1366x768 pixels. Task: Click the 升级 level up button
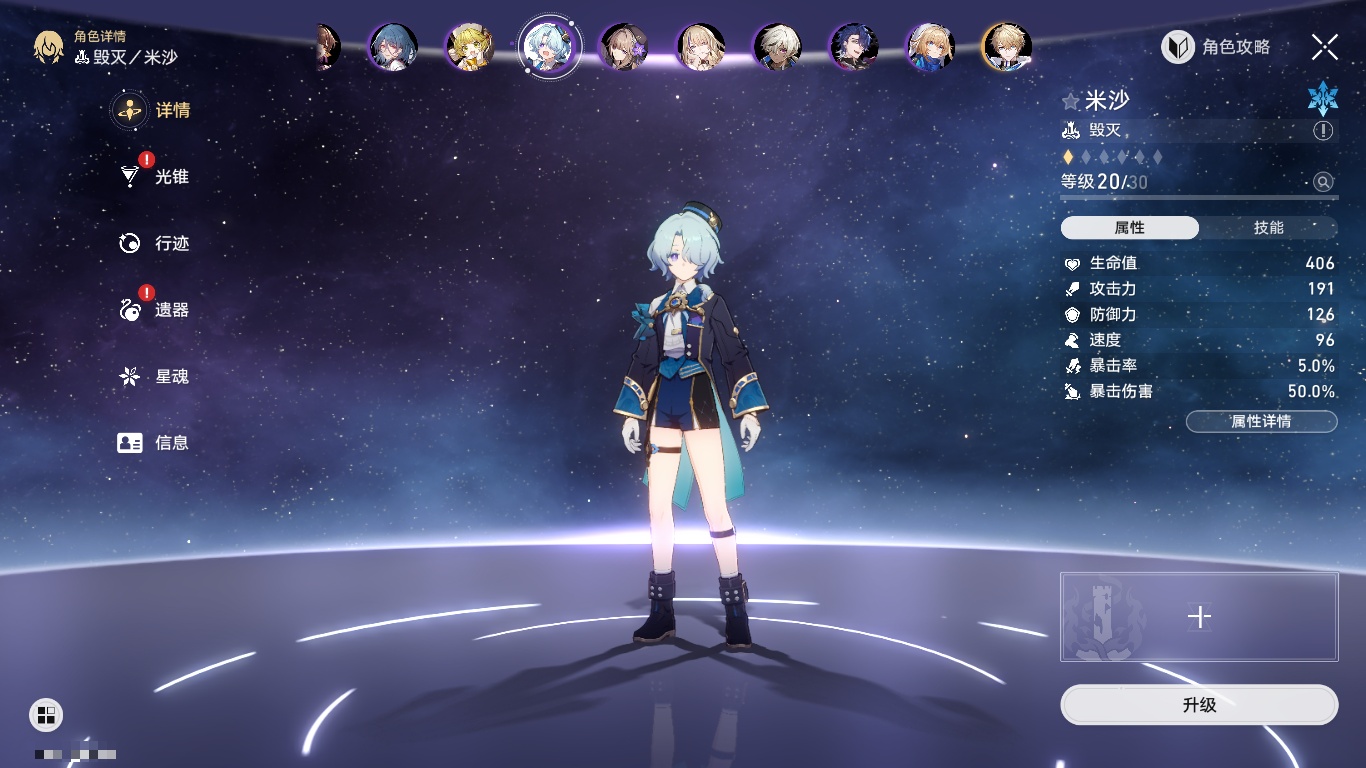(1199, 705)
